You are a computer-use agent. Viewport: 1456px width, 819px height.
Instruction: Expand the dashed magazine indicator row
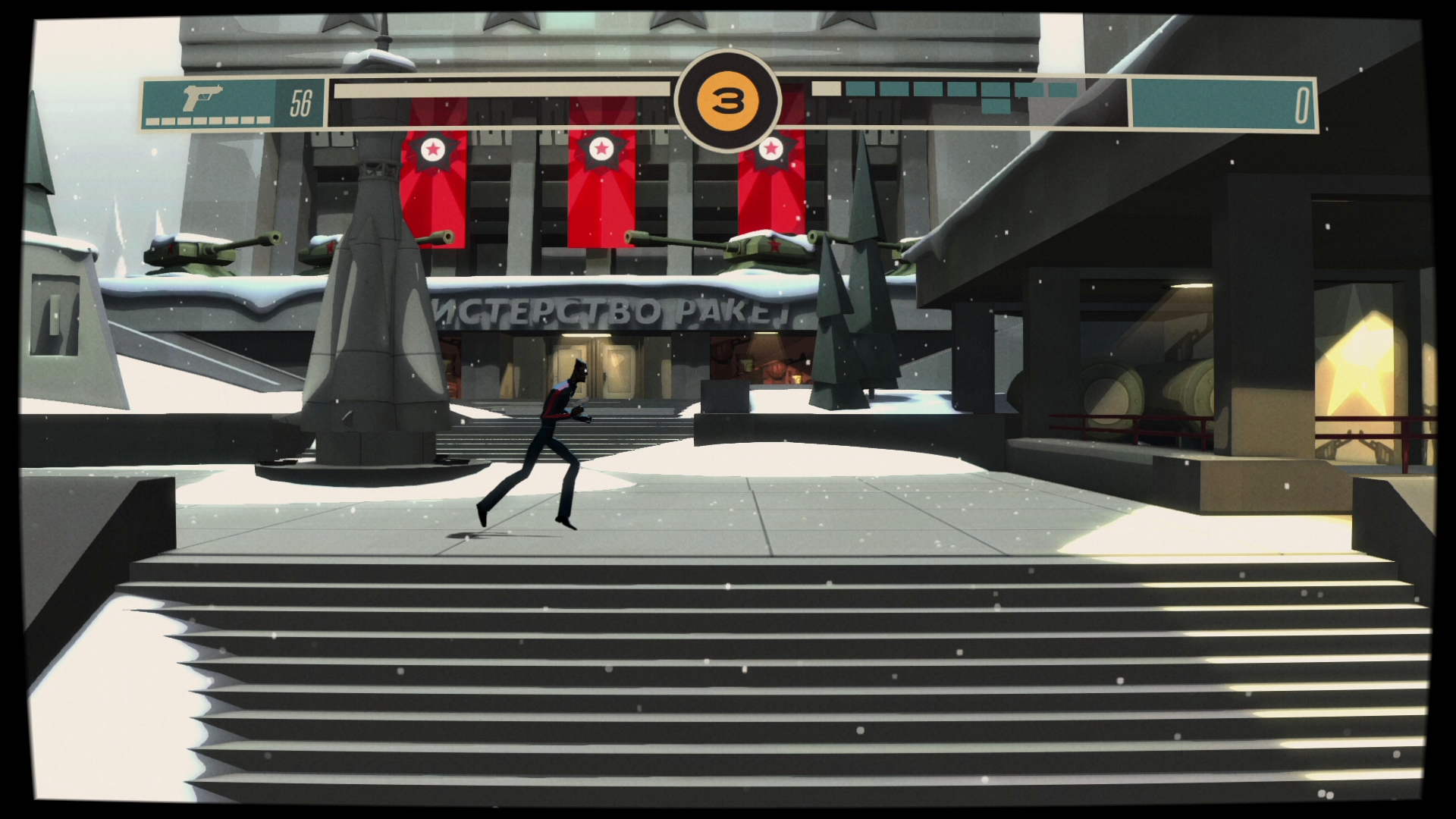[209, 119]
